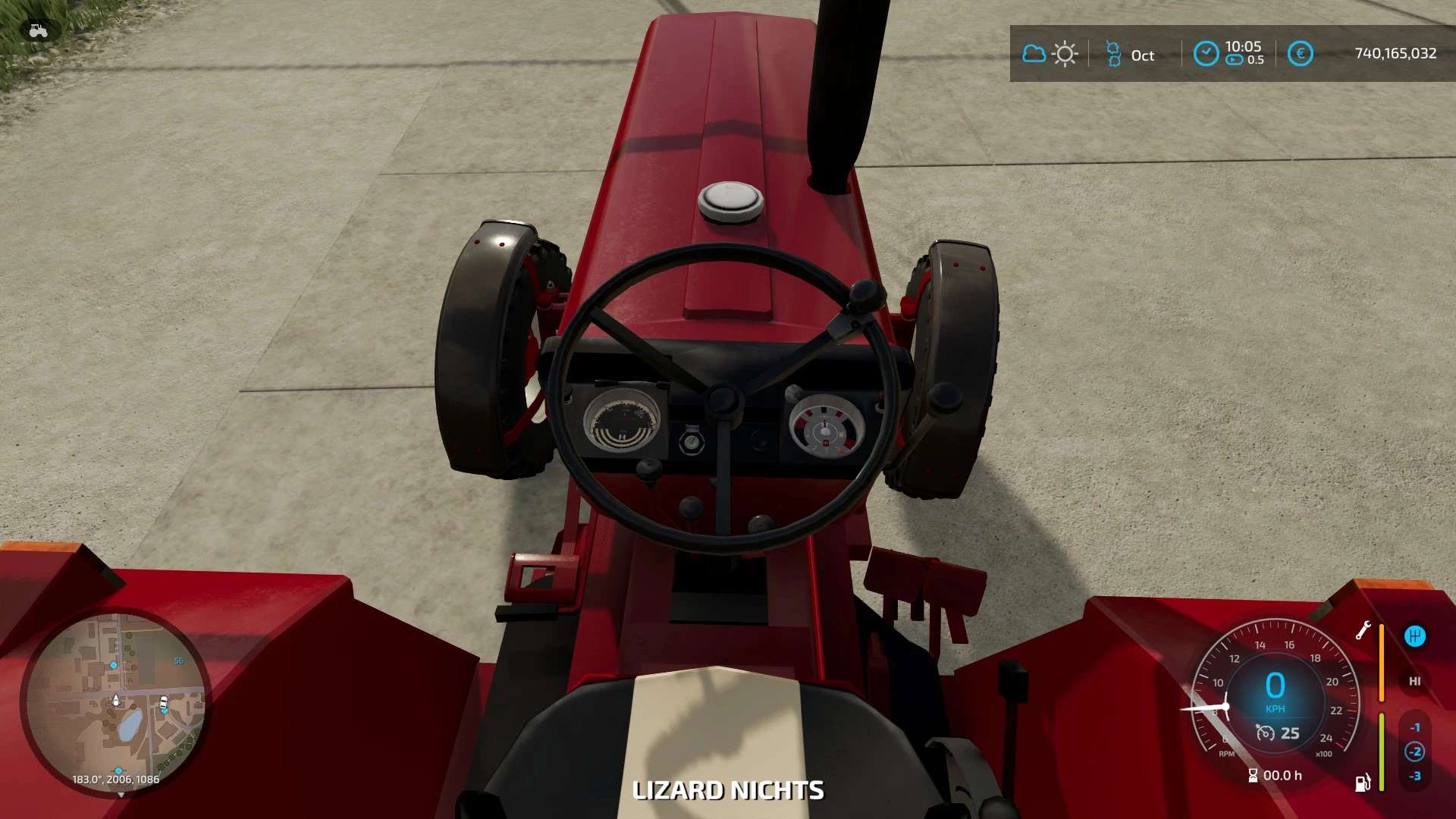Select the HI gear group indicator
Image resolution: width=1456 pixels, height=819 pixels.
(x=1414, y=681)
